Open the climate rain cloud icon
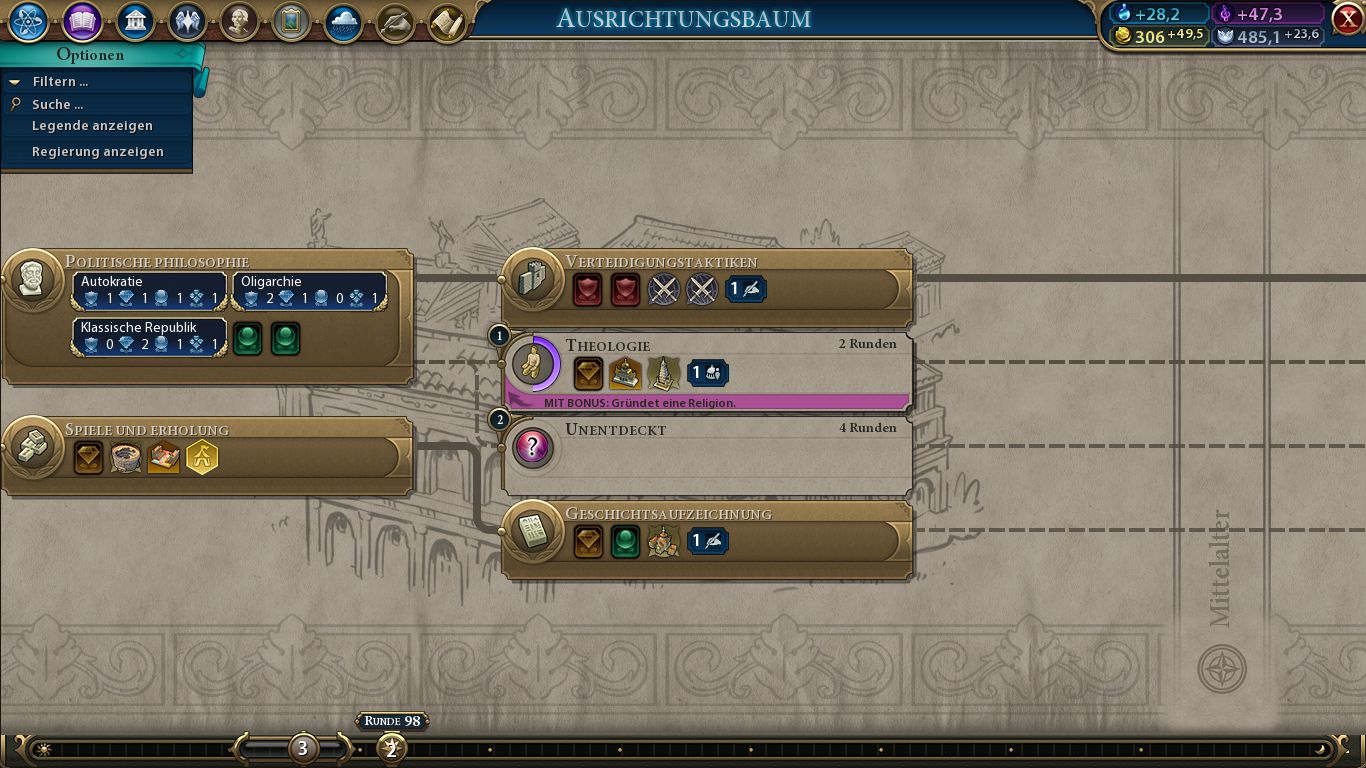 [343, 22]
